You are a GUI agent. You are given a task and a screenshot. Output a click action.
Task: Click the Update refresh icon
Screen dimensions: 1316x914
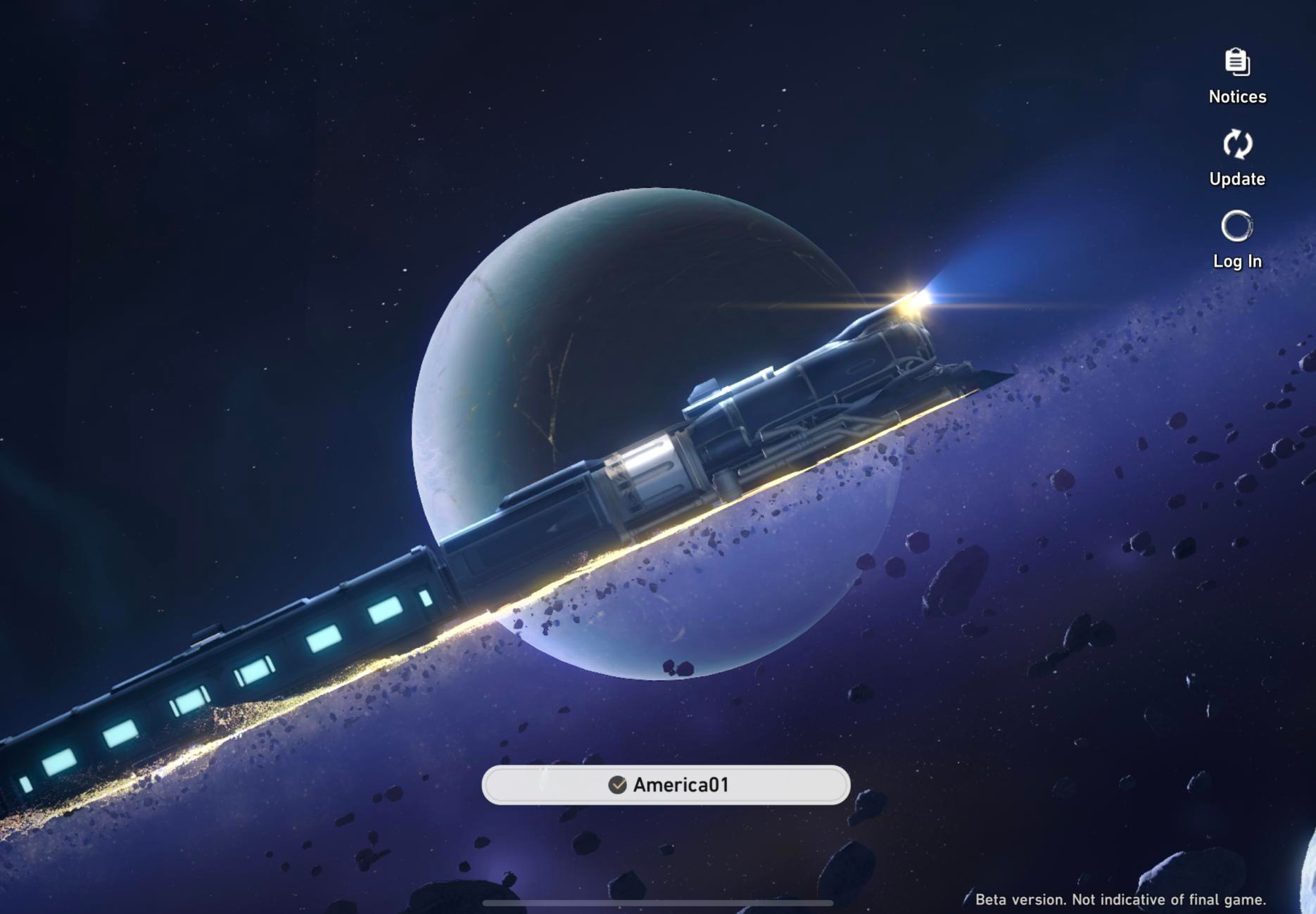[x=1236, y=145]
